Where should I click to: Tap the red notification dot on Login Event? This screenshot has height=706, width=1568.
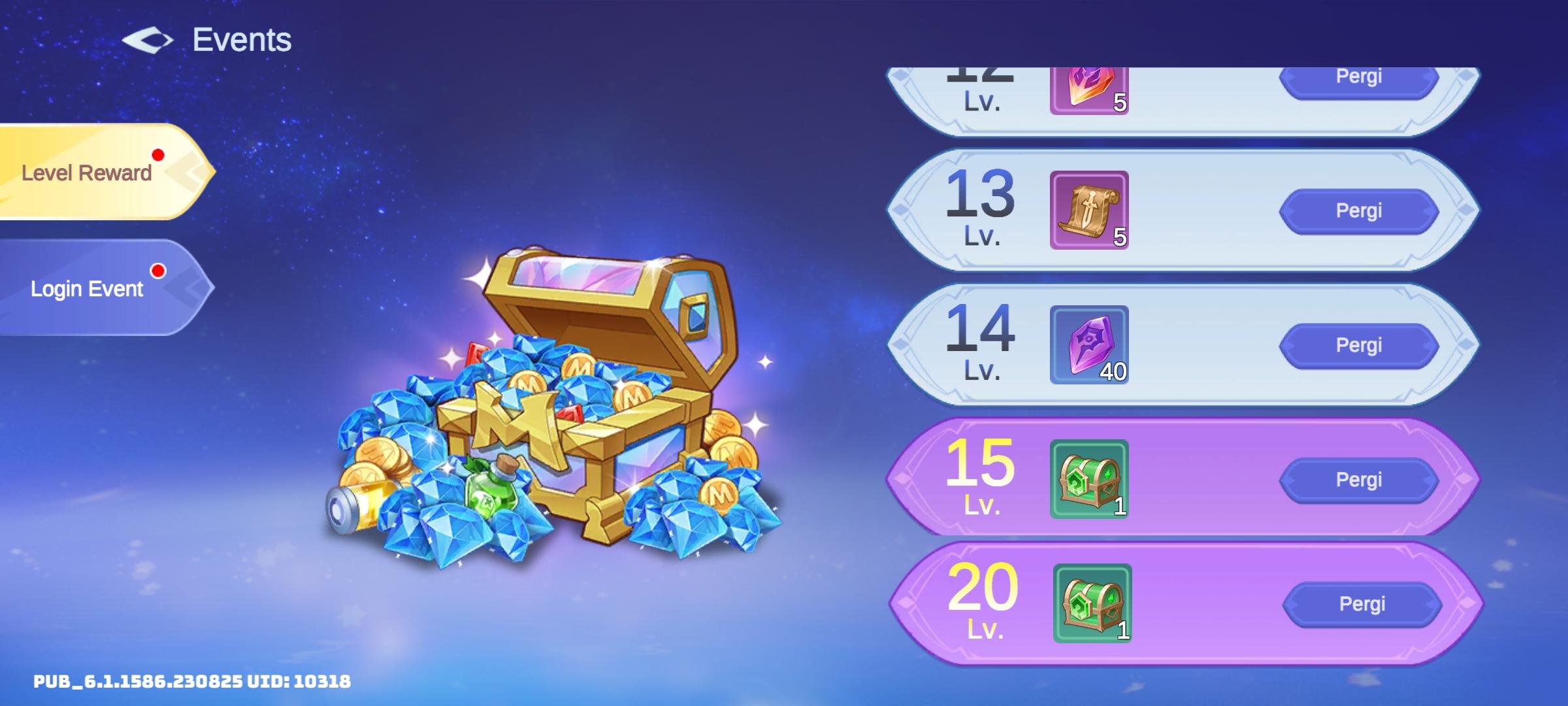(157, 271)
